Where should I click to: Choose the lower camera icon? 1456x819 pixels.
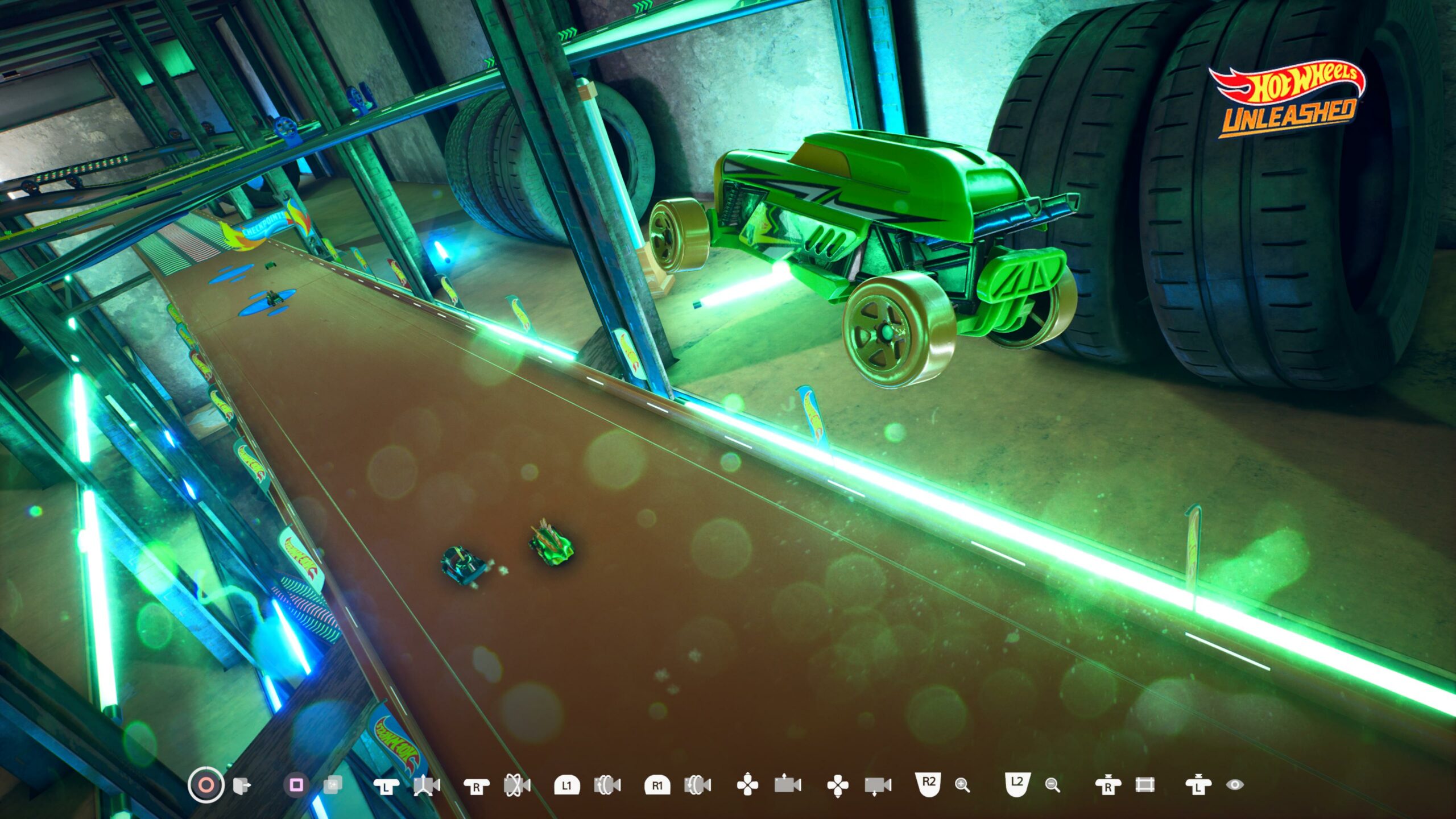point(878,786)
